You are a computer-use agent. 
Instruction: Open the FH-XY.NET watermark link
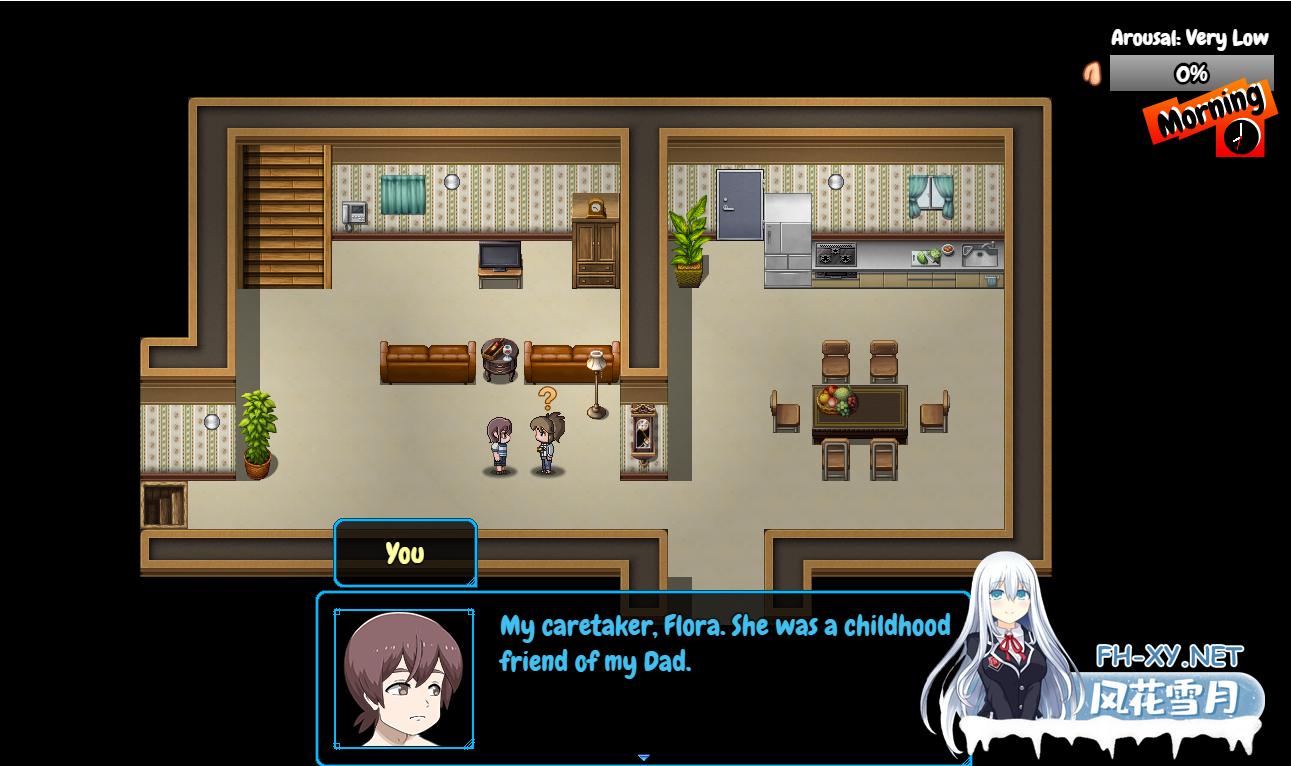pos(1169,657)
